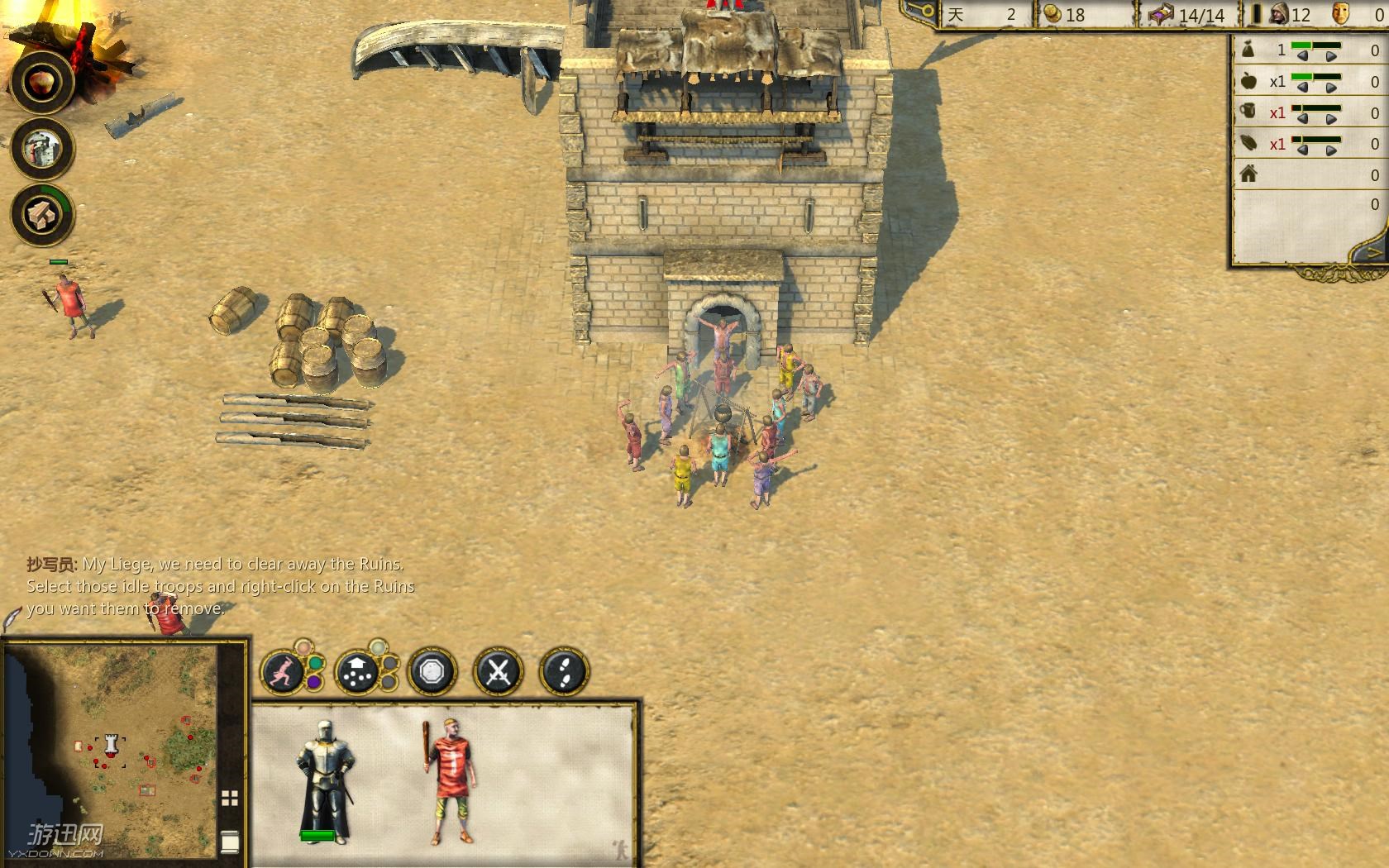
Task: Lower the tax rate with left arrow
Action: point(1302,56)
